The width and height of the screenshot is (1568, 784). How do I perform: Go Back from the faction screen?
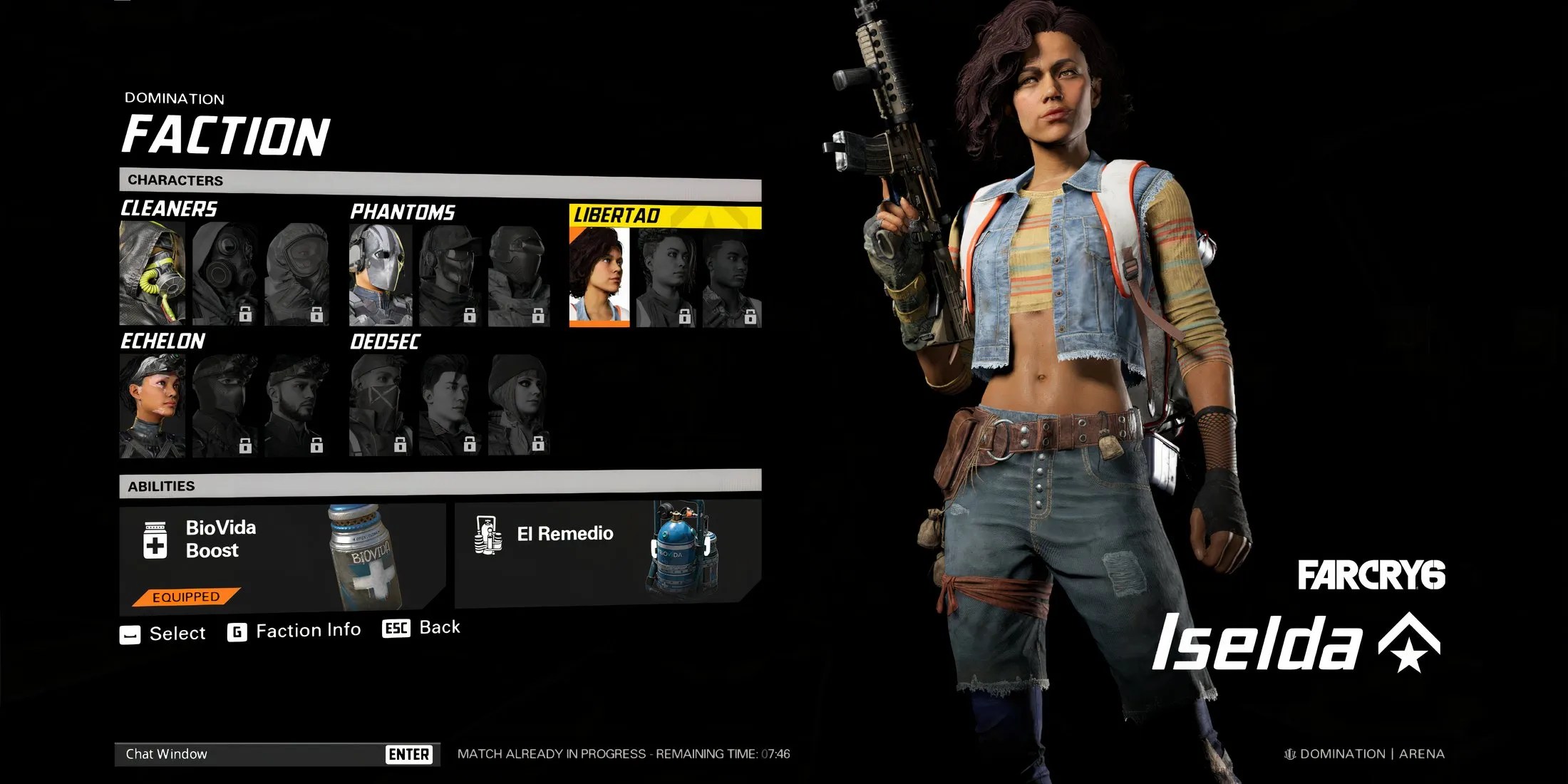pyautogui.click(x=422, y=628)
